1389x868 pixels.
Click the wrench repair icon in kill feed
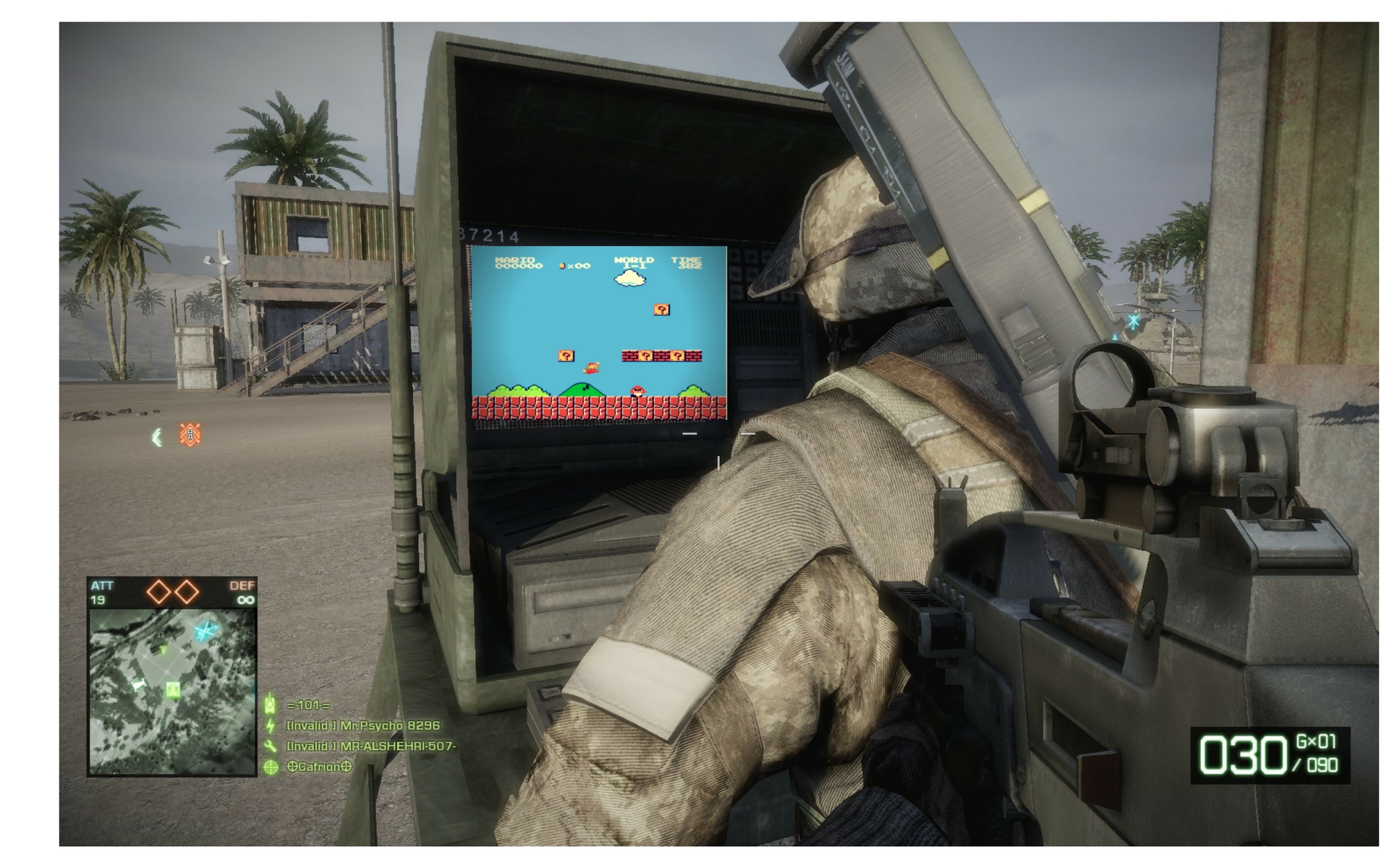(270, 746)
